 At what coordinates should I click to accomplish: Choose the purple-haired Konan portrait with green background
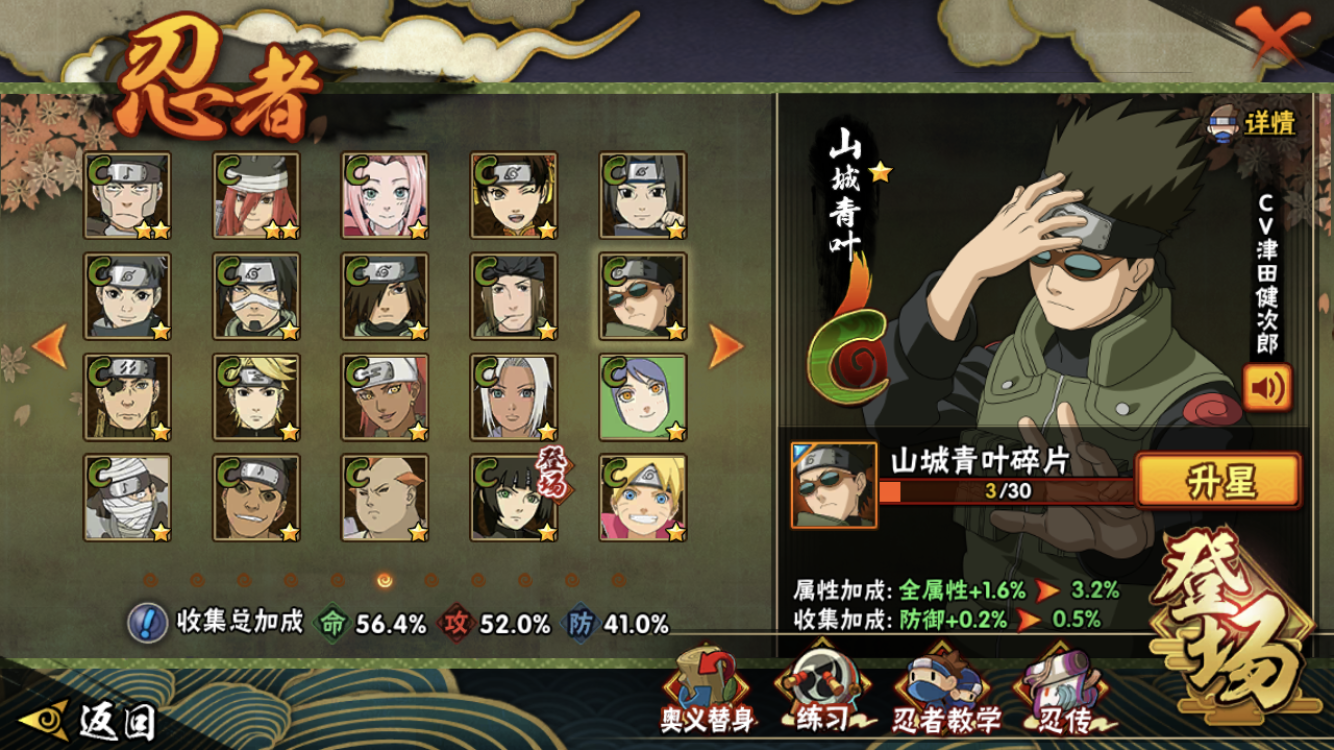(642, 397)
